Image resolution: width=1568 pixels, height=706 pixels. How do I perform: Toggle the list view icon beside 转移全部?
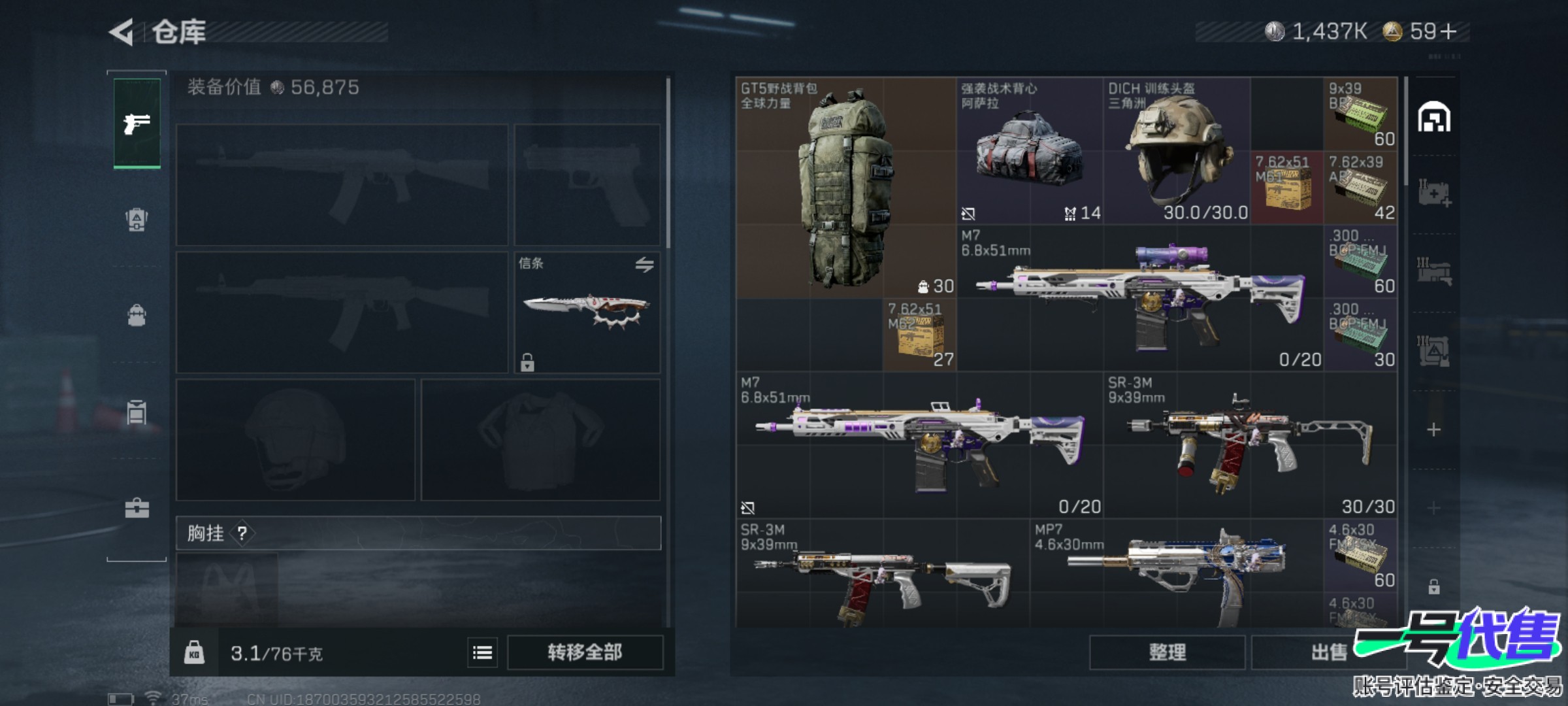point(482,652)
